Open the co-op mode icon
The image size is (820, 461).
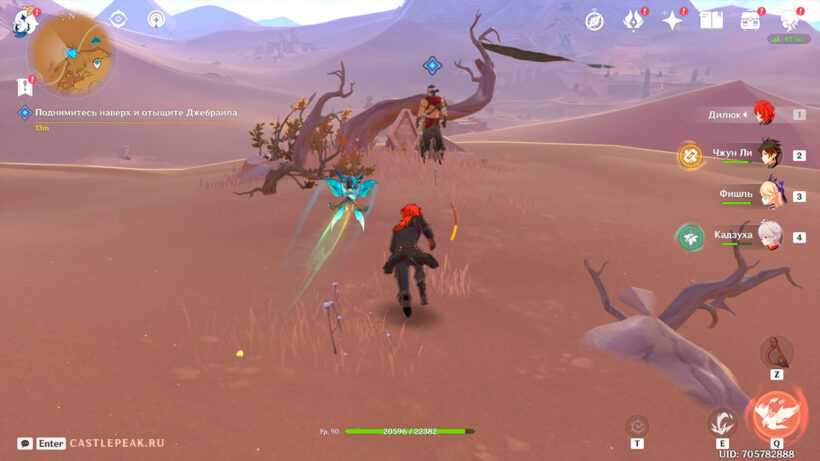point(790,20)
